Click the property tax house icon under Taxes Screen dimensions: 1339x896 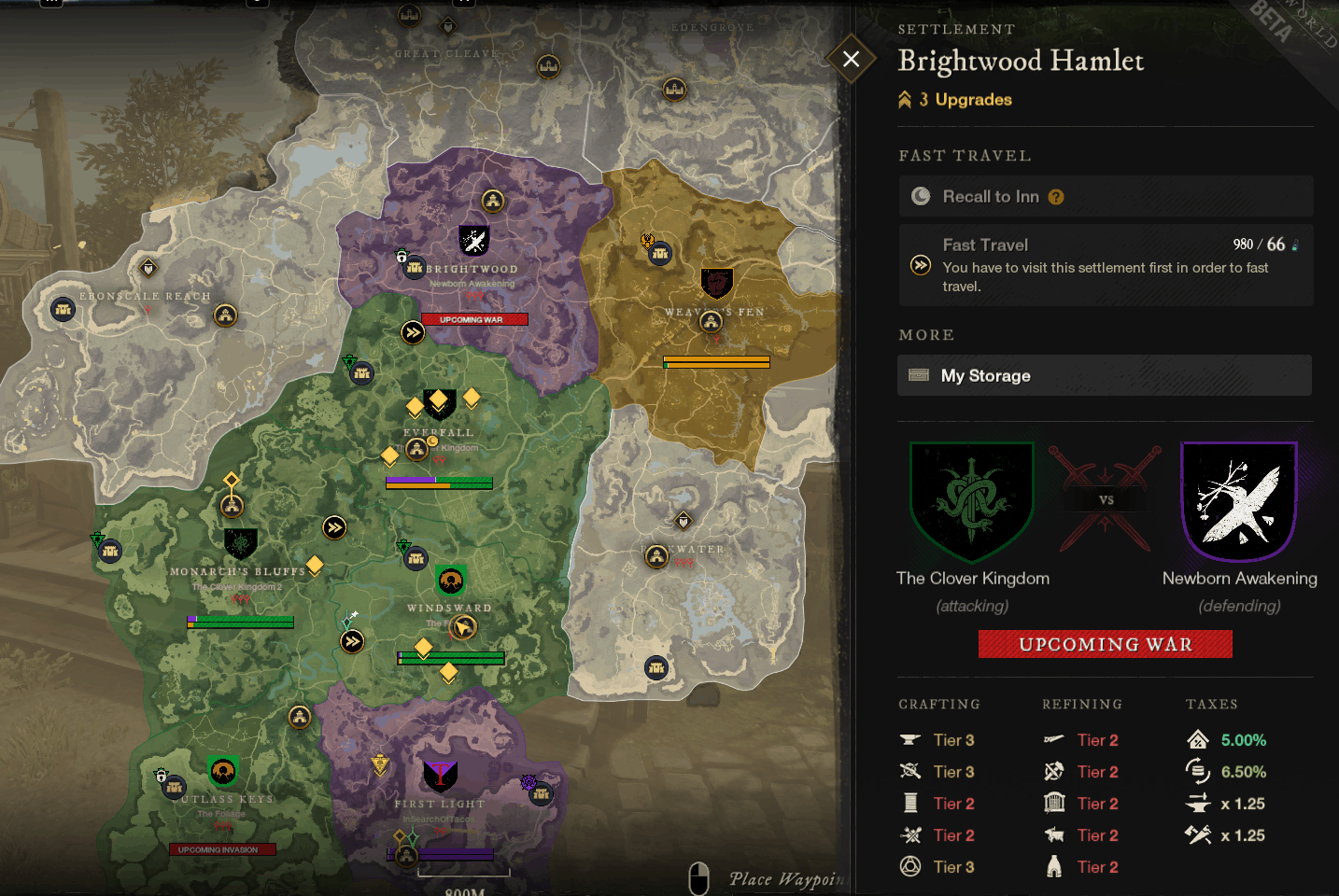(1196, 739)
